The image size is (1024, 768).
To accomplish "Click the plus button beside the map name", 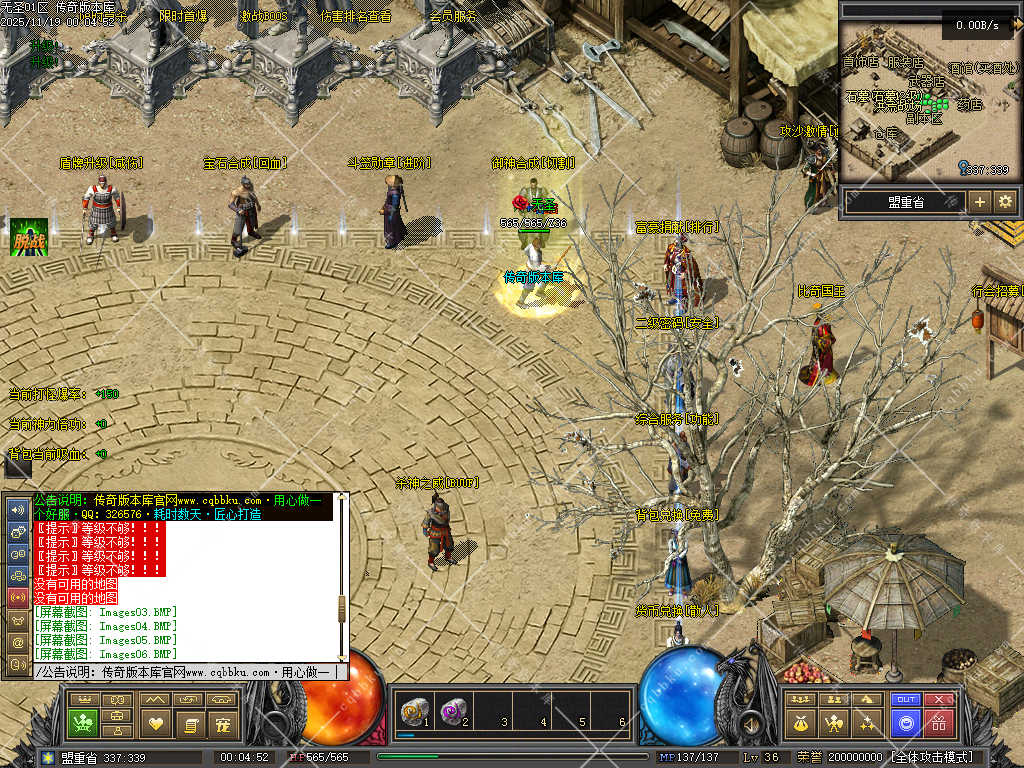I will tap(980, 202).
